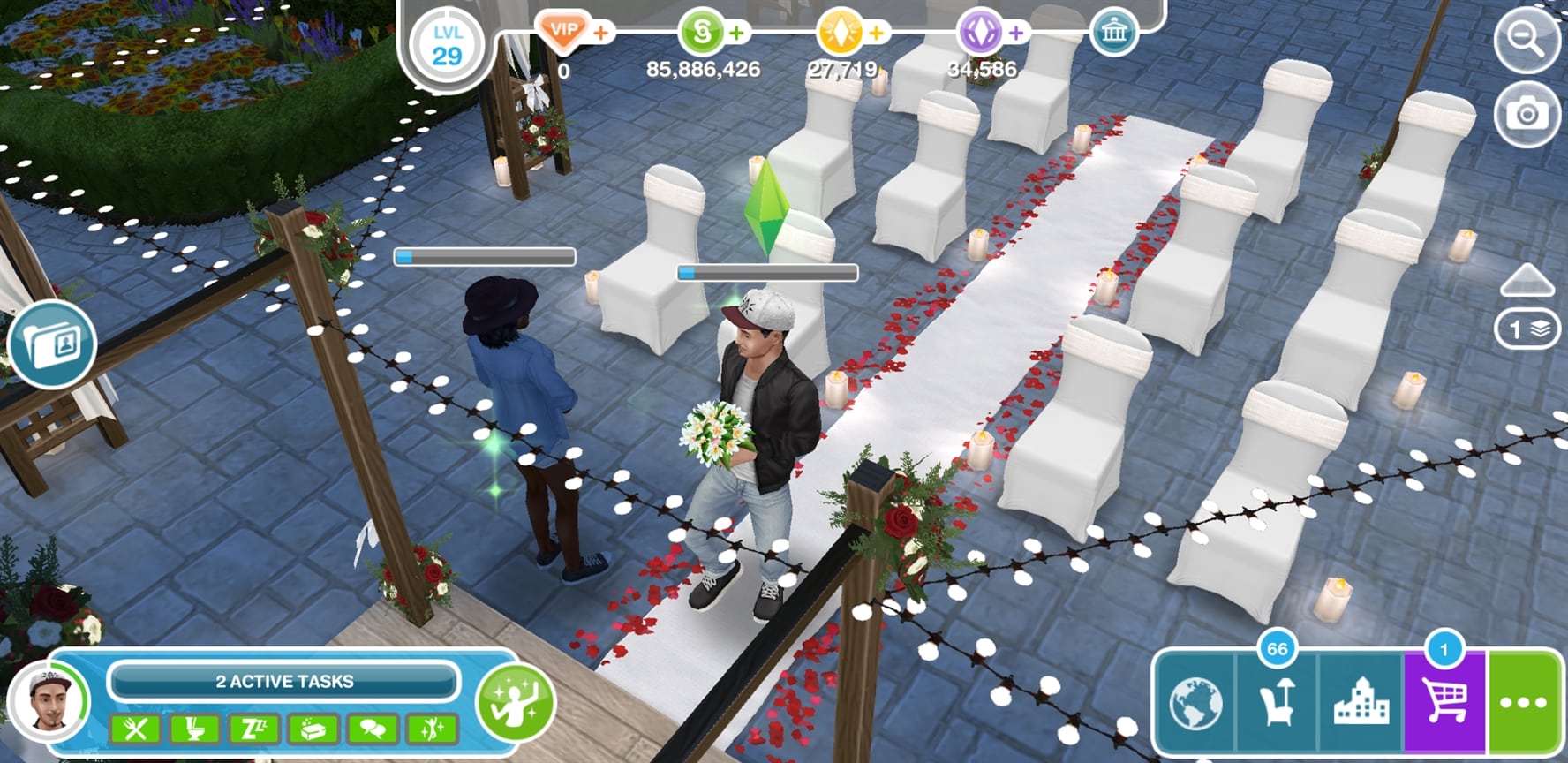Expand the green three-dots more menu
Viewport: 1568px width, 763px height.
(1527, 704)
